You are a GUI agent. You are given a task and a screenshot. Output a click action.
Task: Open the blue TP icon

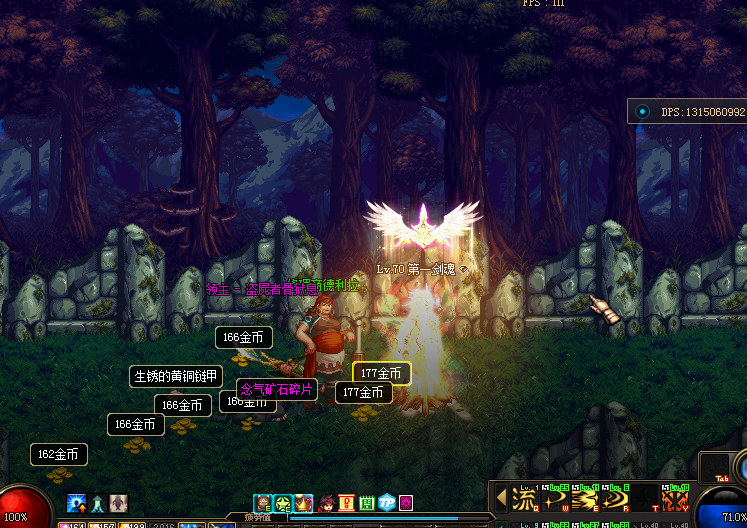pos(386,502)
